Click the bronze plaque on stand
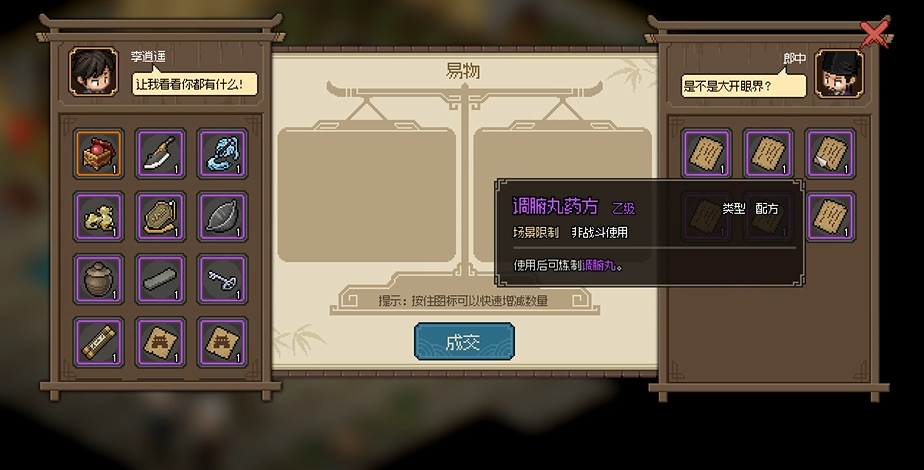Screen dimensions: 924x470 (x=160, y=216)
